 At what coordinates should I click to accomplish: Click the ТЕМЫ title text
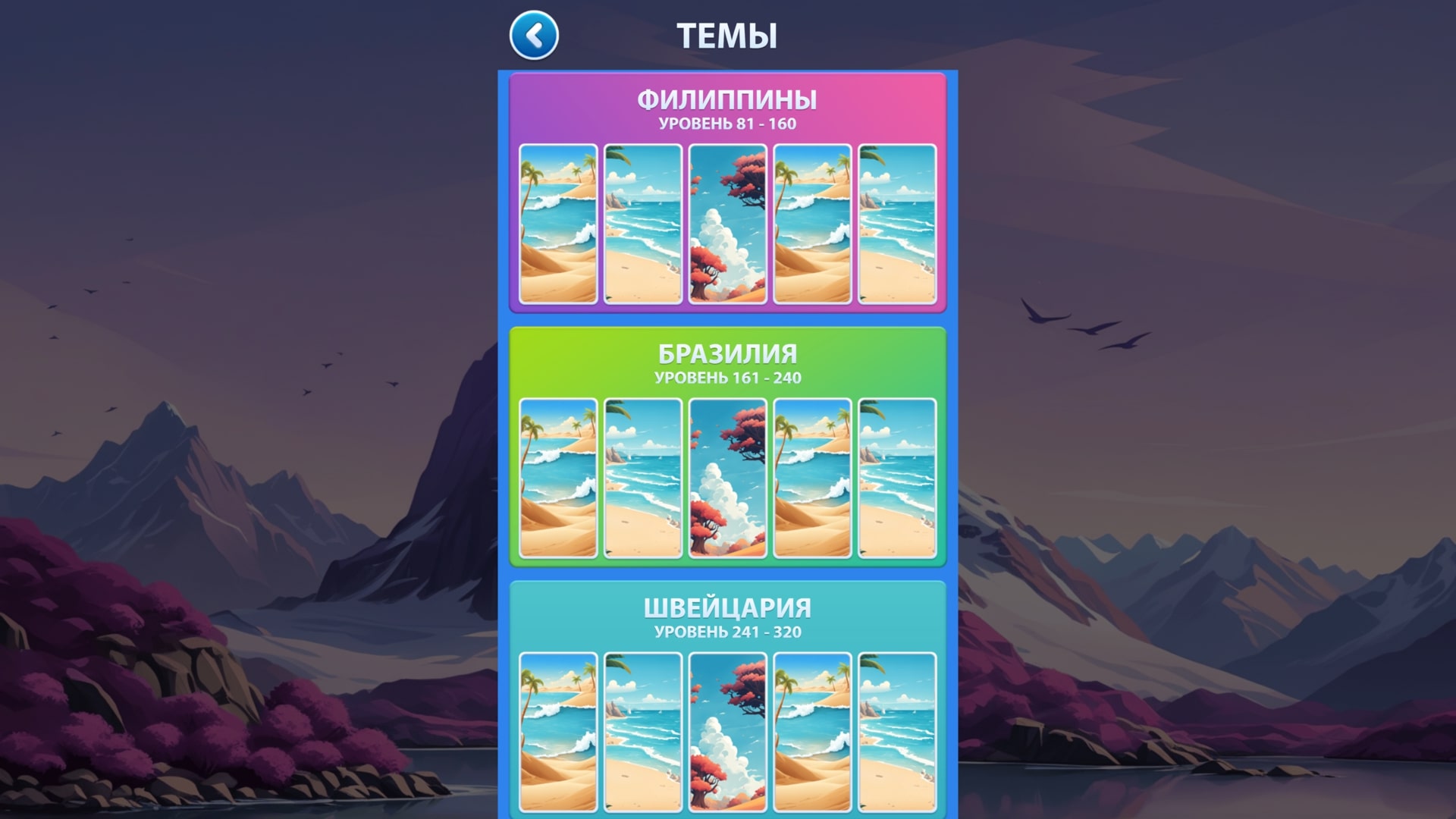tap(728, 34)
